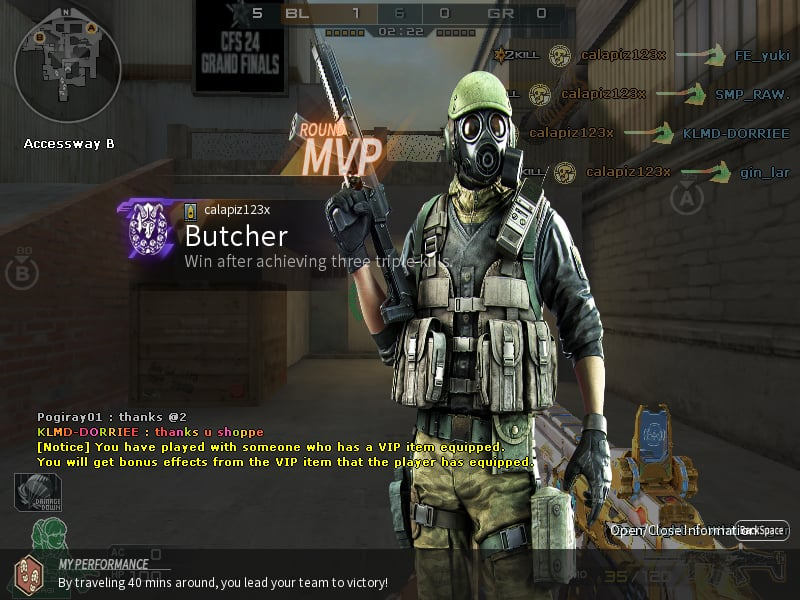The height and width of the screenshot is (600, 800).
Task: Open the My Performance footprints badge
Action: pos(27,575)
